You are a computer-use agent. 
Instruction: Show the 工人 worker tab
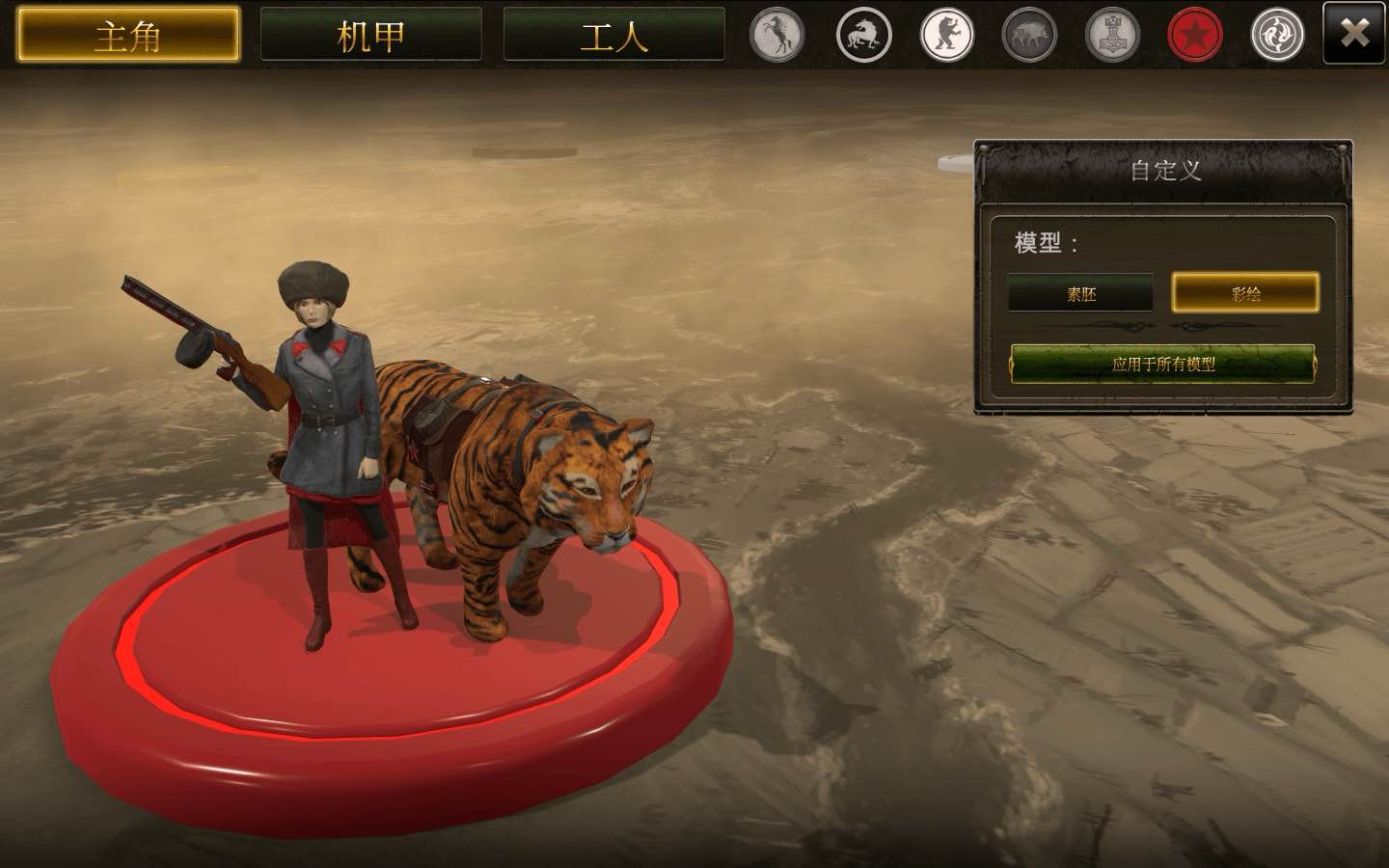pyautogui.click(x=613, y=36)
